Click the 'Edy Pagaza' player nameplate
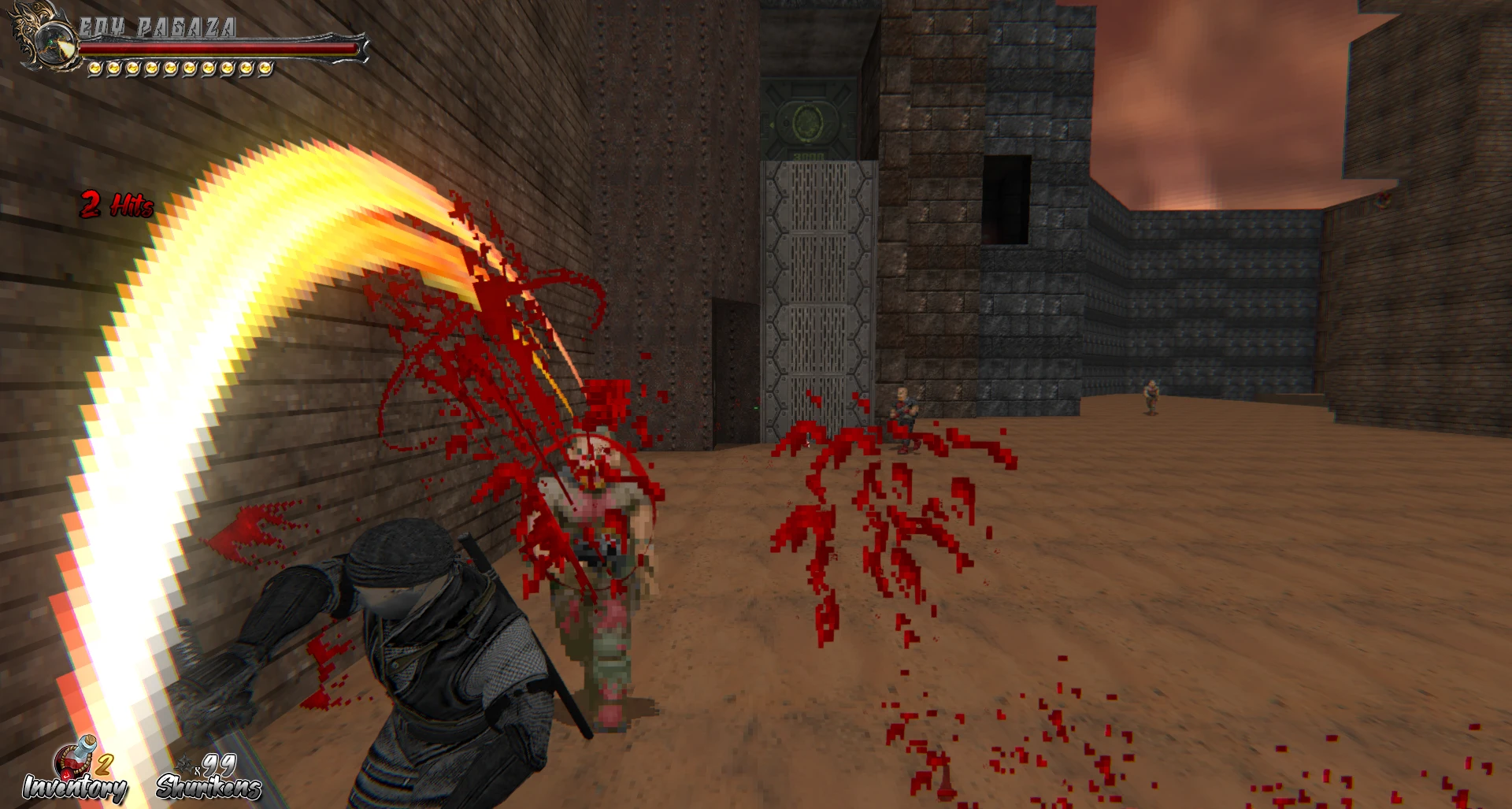The width and height of the screenshot is (1512, 809). click(x=157, y=25)
